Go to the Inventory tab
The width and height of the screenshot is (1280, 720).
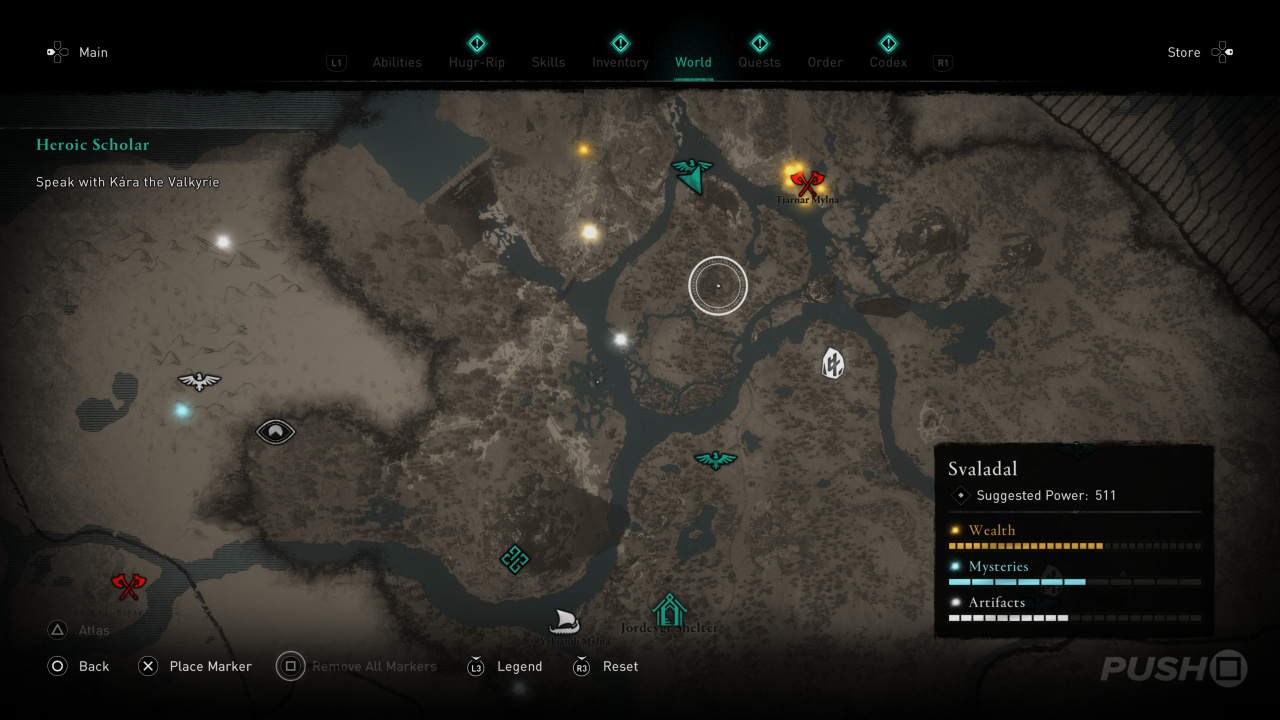click(620, 62)
